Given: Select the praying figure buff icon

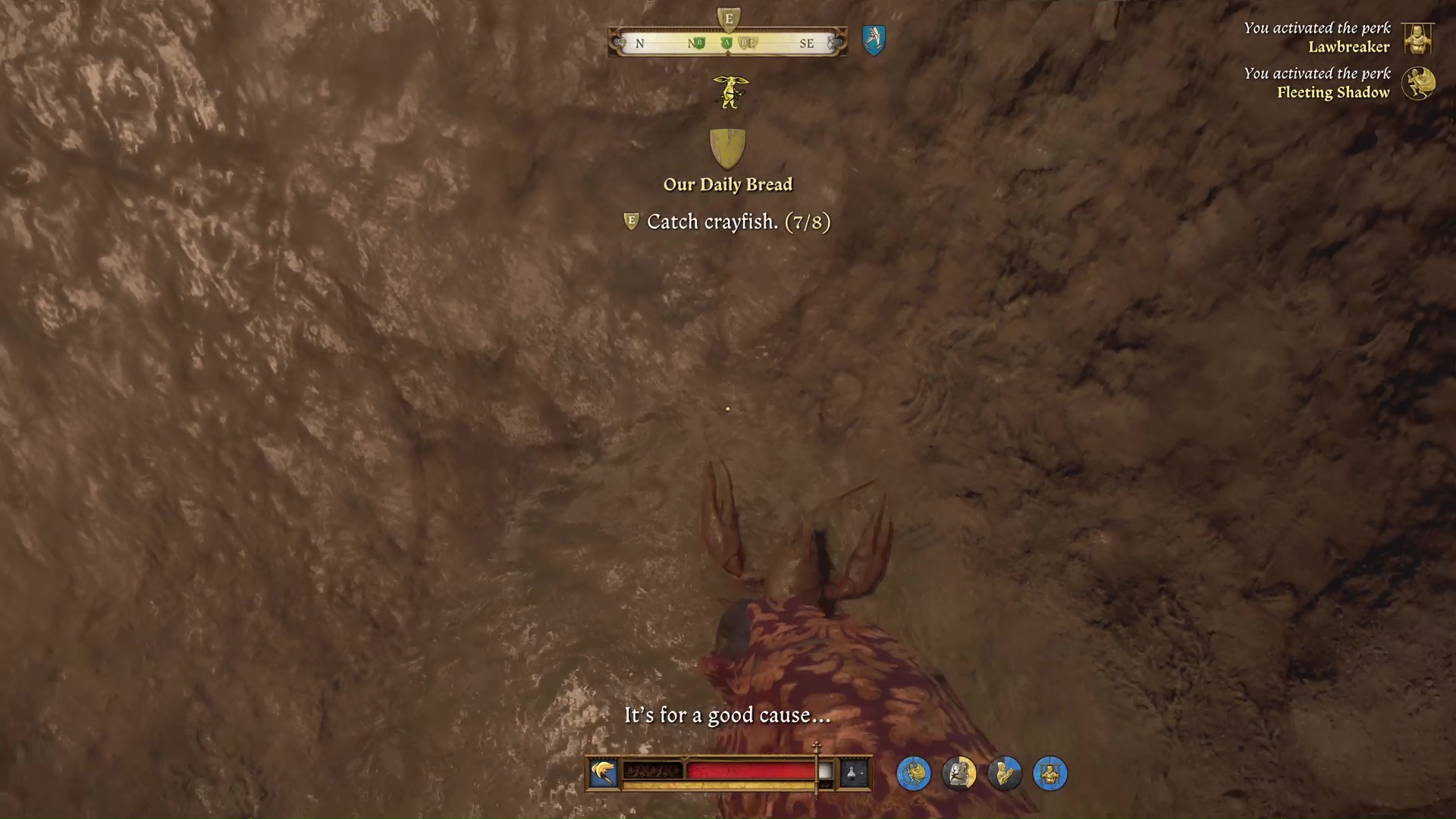Looking at the screenshot, I should click(1005, 773).
